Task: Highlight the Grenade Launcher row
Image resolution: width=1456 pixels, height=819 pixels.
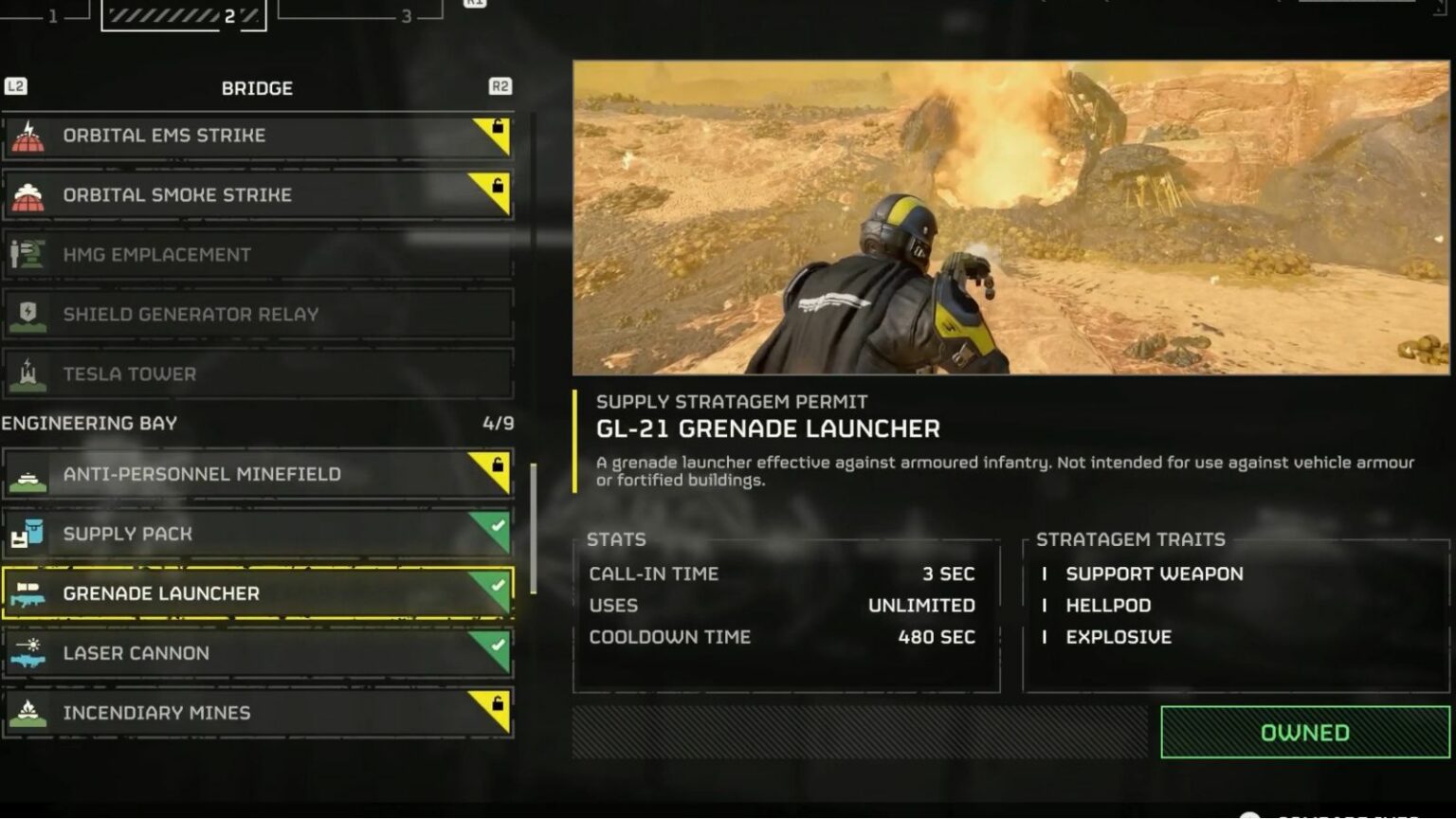Action: tap(256, 593)
